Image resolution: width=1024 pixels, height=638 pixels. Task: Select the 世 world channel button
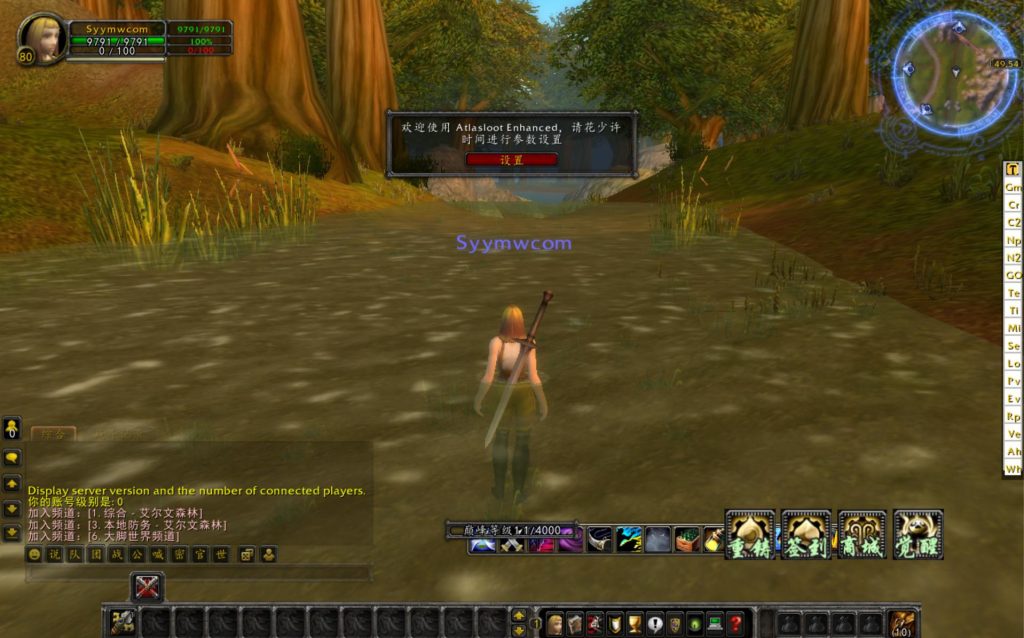(x=220, y=554)
